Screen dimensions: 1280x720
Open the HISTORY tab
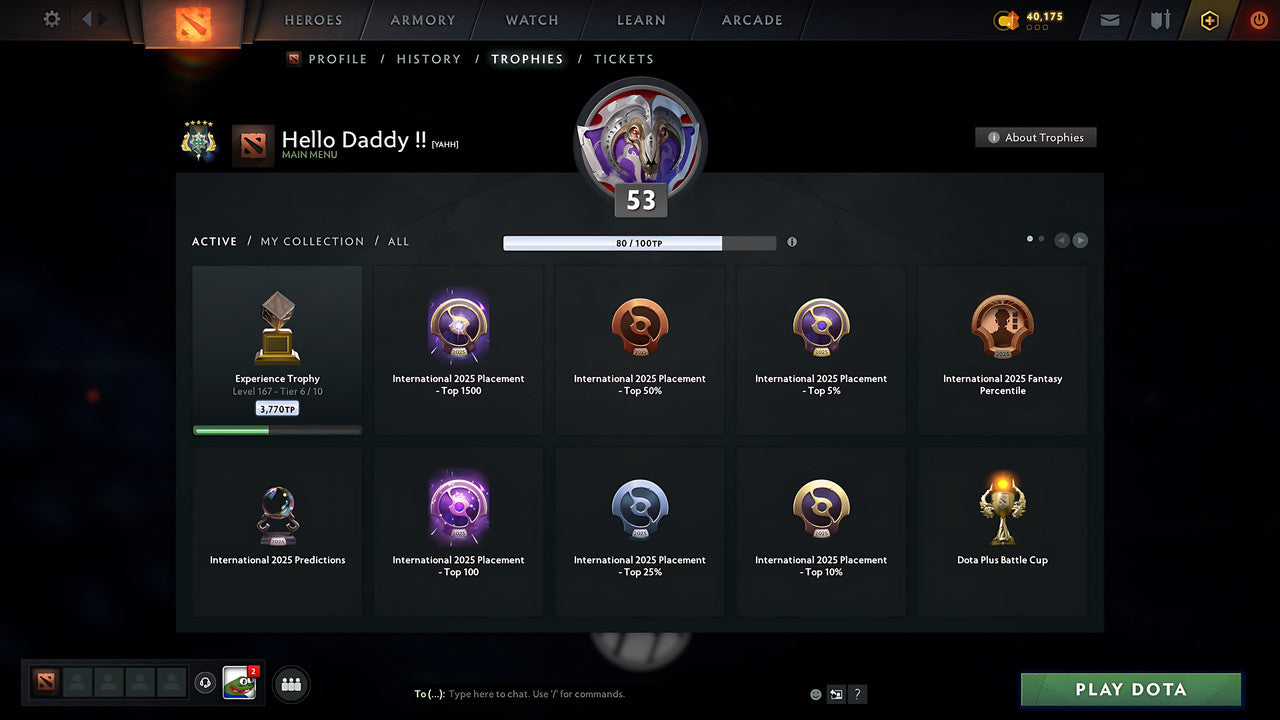click(x=428, y=59)
